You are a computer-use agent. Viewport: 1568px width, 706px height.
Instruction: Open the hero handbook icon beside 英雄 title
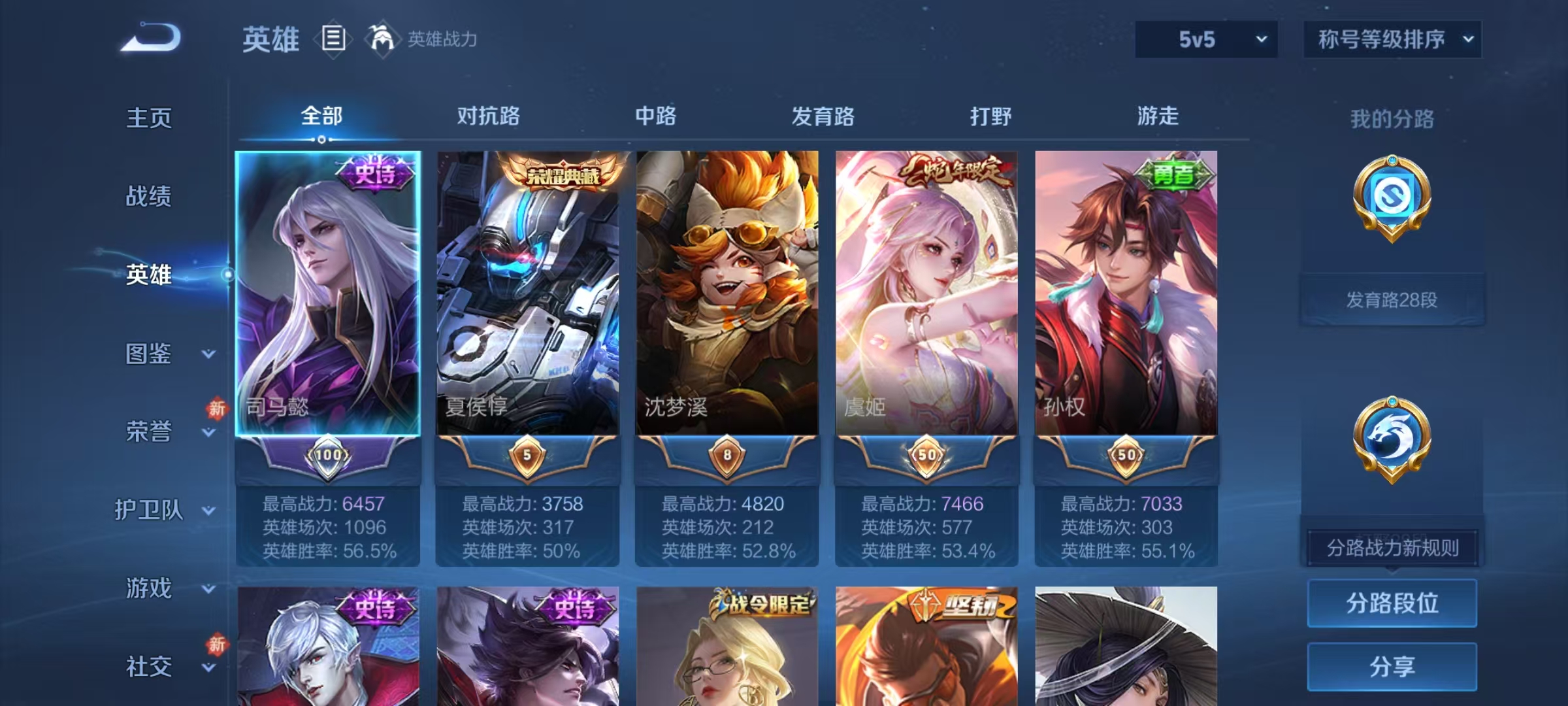(x=333, y=39)
